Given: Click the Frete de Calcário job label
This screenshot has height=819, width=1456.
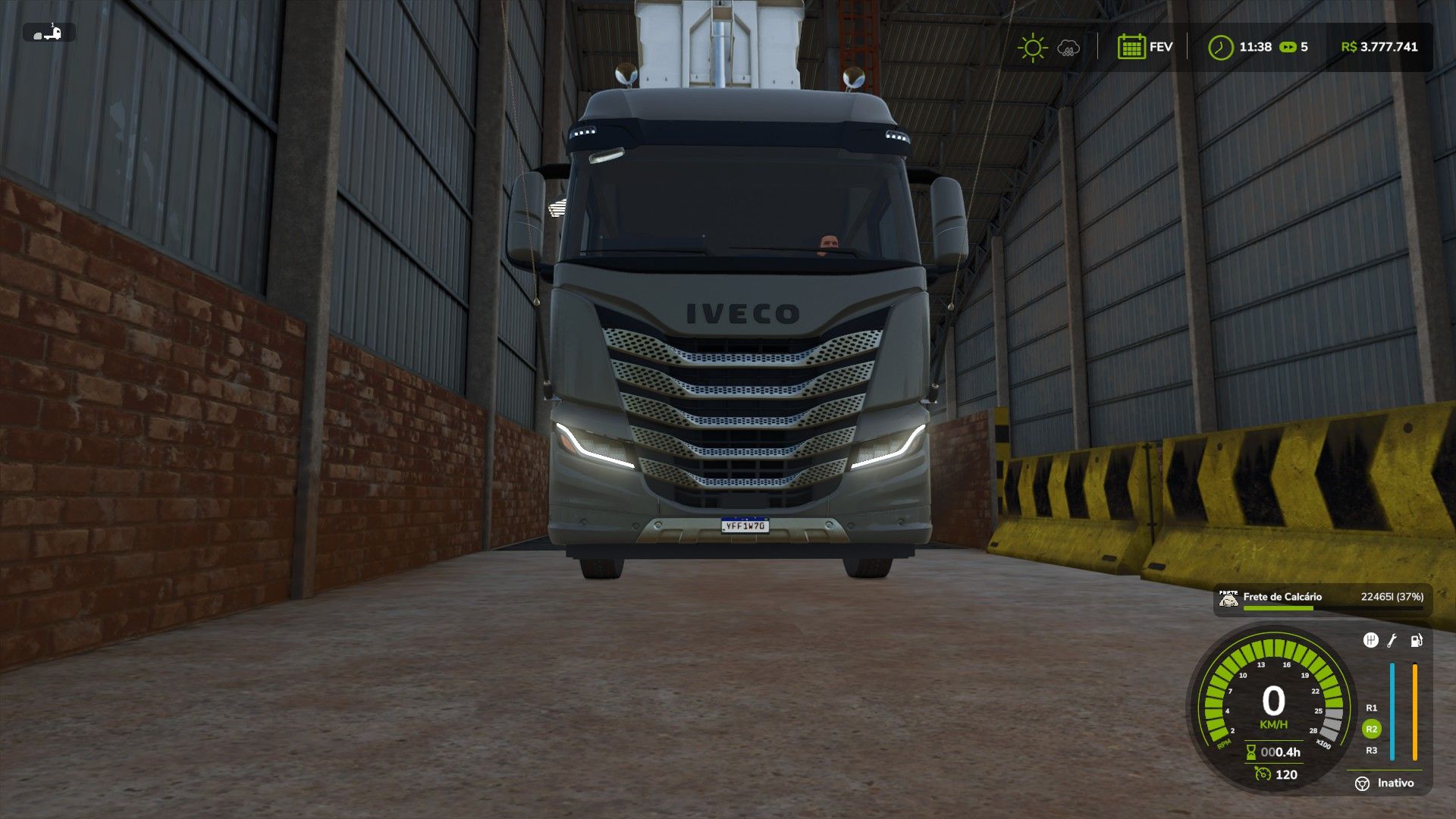Looking at the screenshot, I should point(1282,597).
